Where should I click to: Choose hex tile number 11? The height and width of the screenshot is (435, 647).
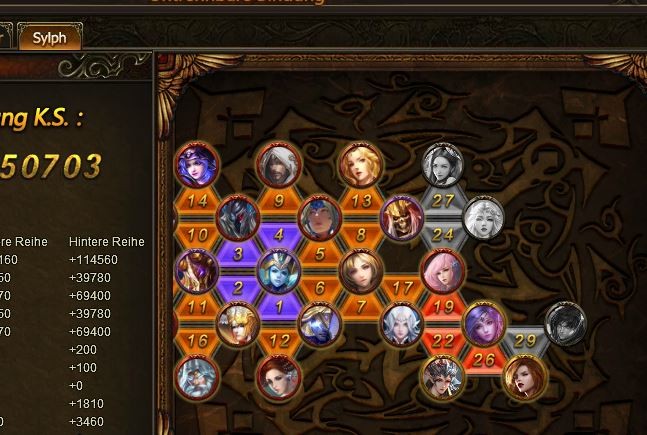click(197, 306)
